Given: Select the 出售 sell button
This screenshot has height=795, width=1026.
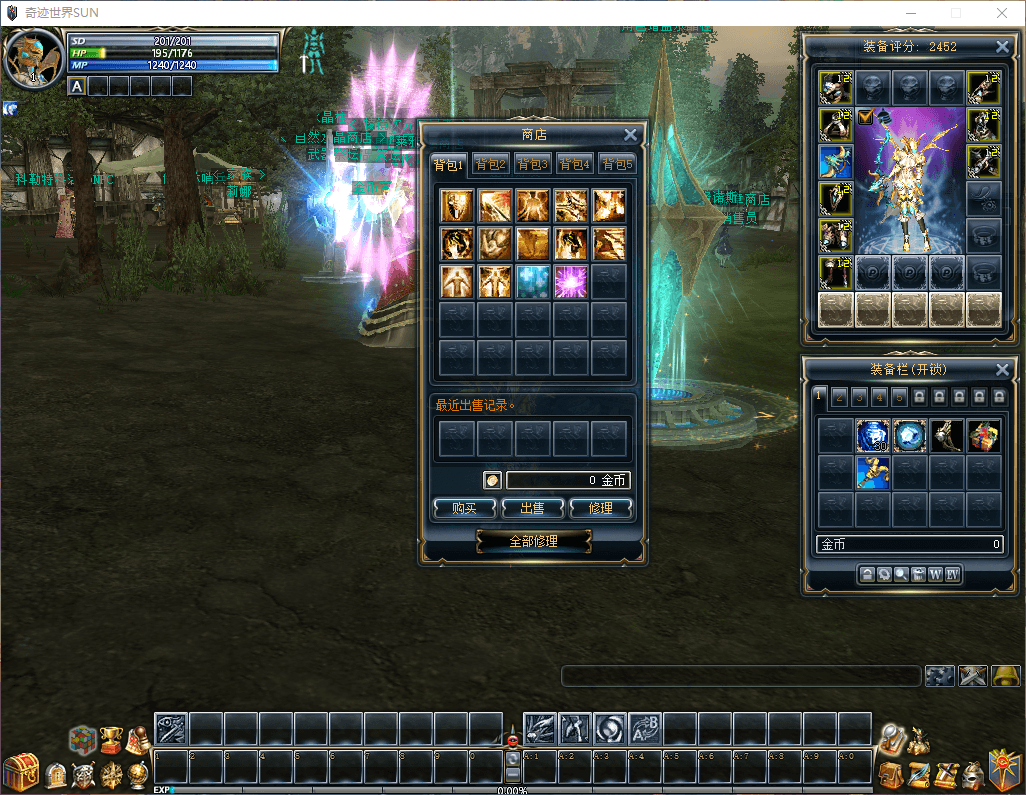Looking at the screenshot, I should (532, 508).
